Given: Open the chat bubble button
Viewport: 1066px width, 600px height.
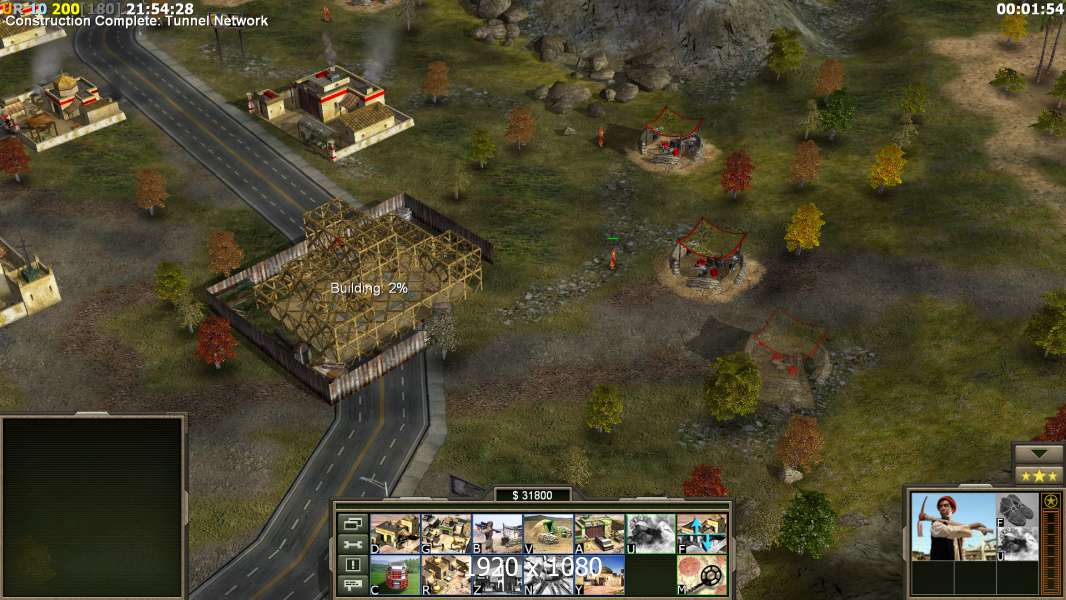Looking at the screenshot, I should click(x=351, y=586).
